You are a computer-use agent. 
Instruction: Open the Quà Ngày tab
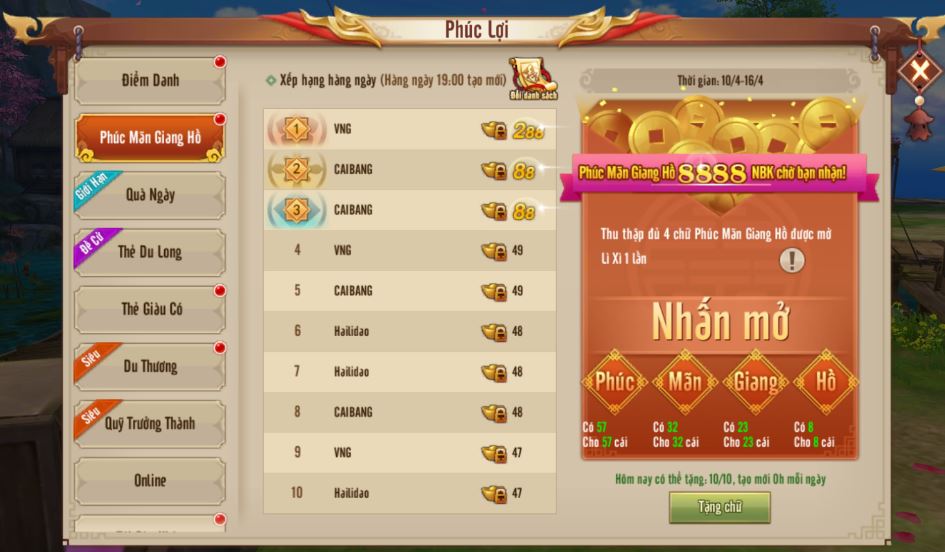pyautogui.click(x=149, y=195)
